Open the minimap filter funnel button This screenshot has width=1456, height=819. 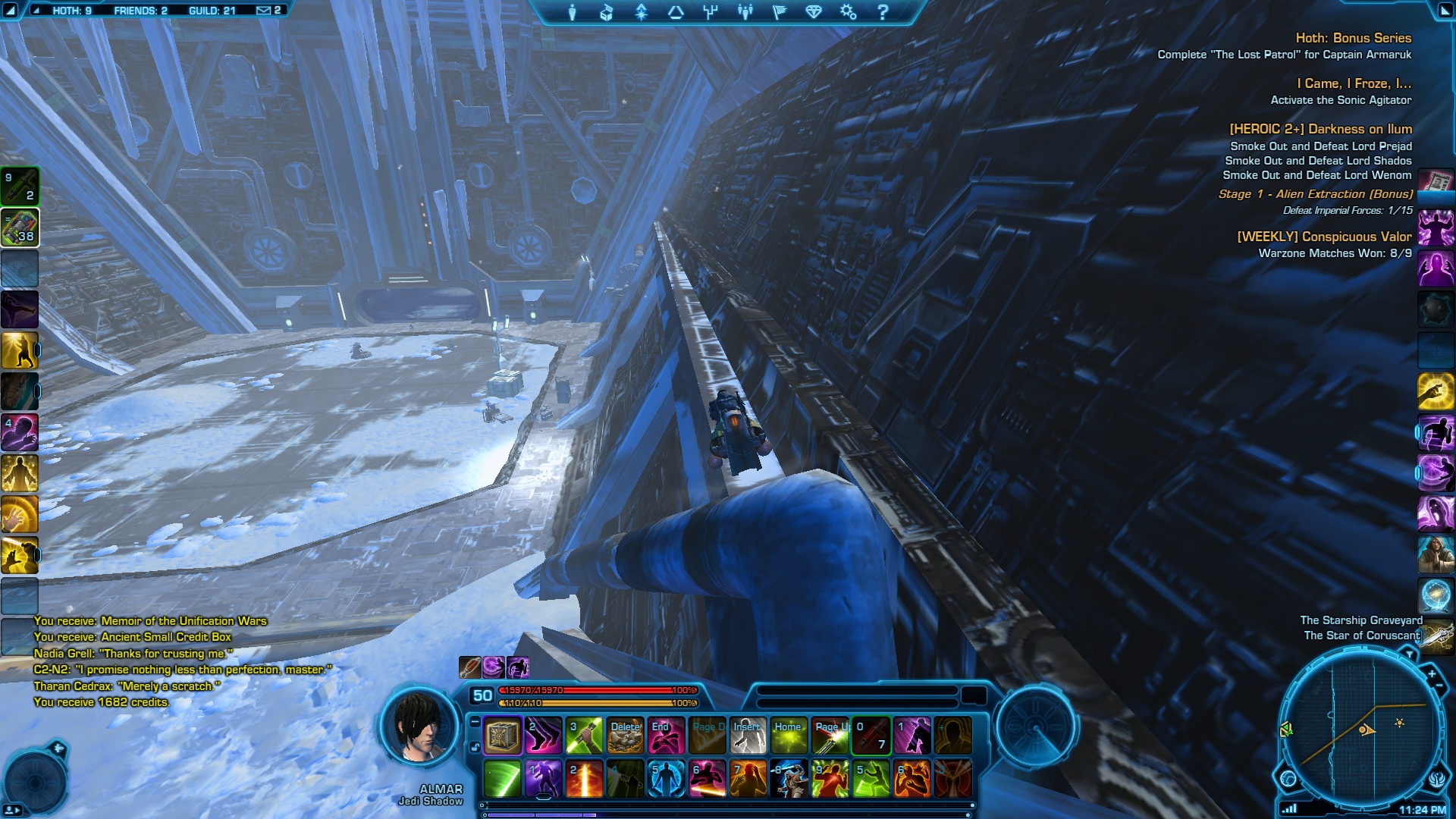click(1409, 654)
